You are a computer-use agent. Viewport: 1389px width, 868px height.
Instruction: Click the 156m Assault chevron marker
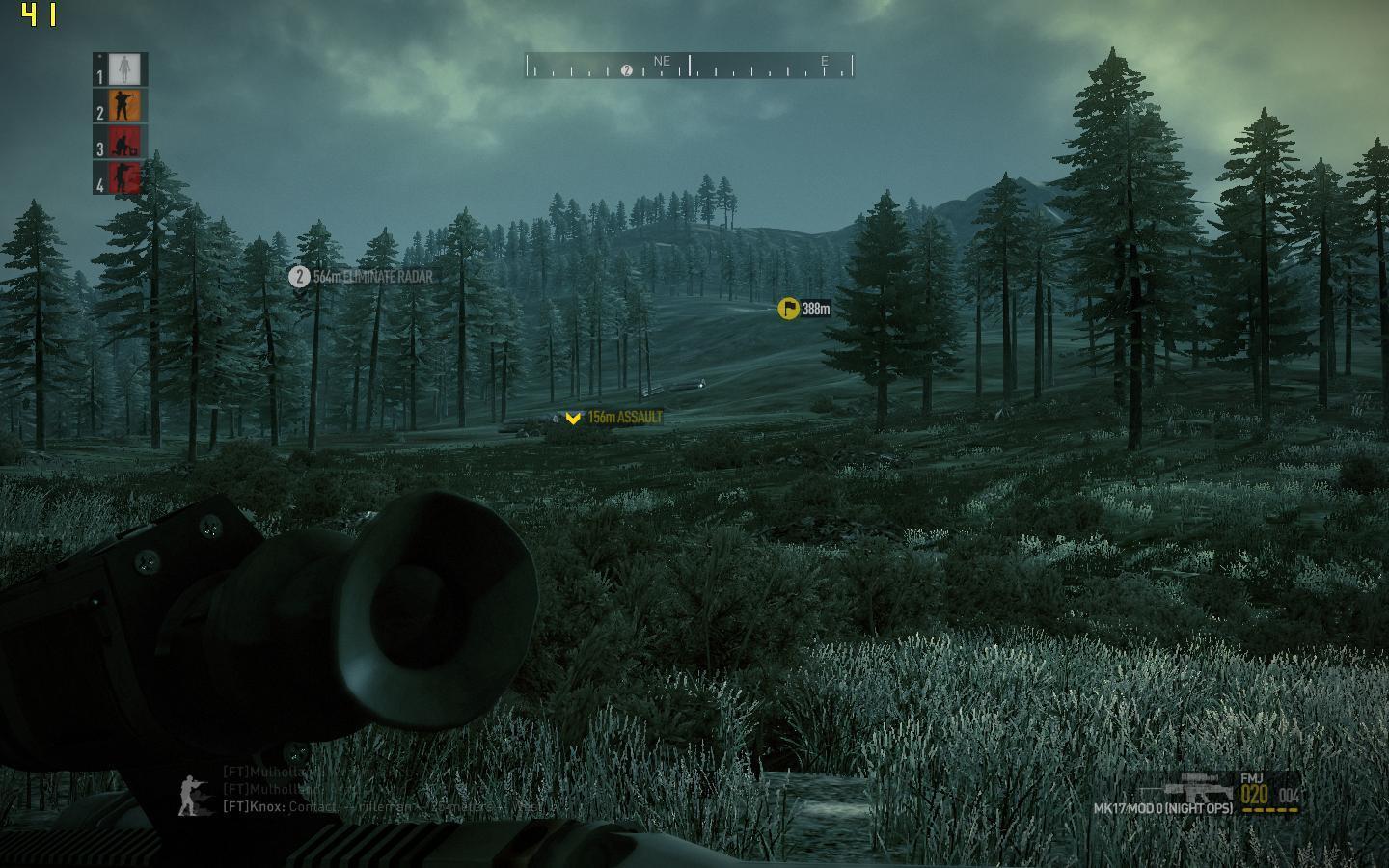tap(574, 418)
